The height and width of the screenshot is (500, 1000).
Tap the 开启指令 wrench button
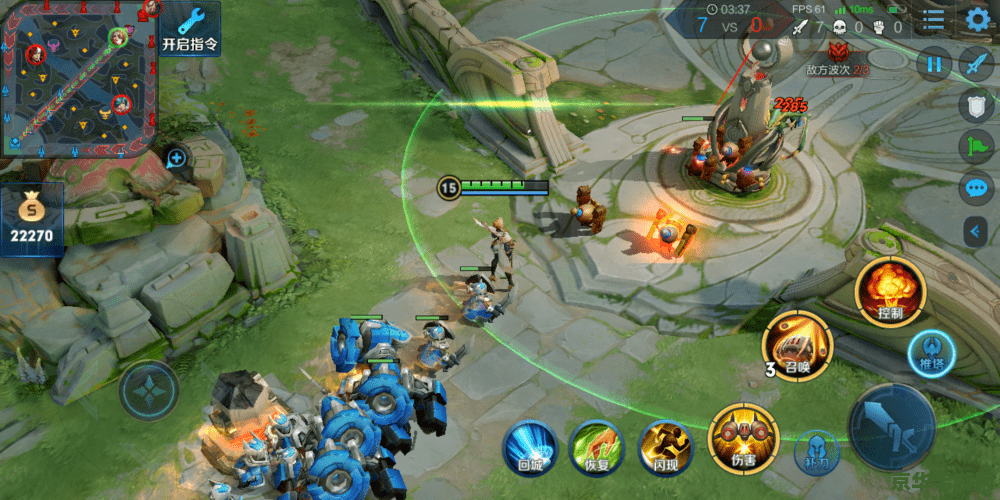[x=190, y=30]
